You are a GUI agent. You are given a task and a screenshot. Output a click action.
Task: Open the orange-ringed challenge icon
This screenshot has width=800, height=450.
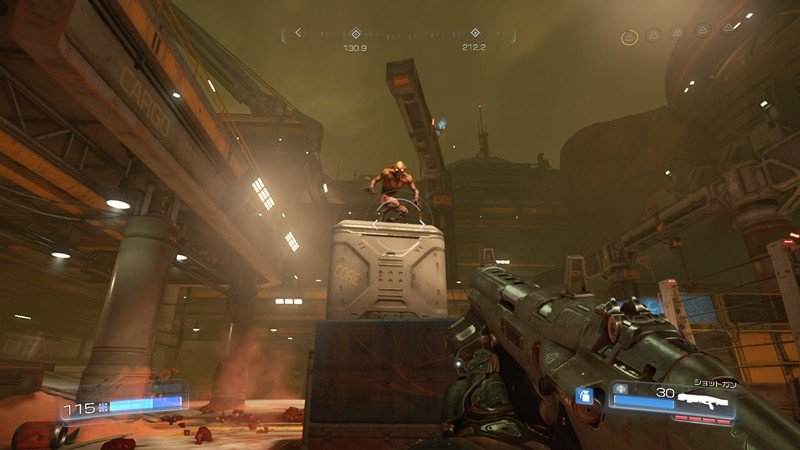pos(629,37)
